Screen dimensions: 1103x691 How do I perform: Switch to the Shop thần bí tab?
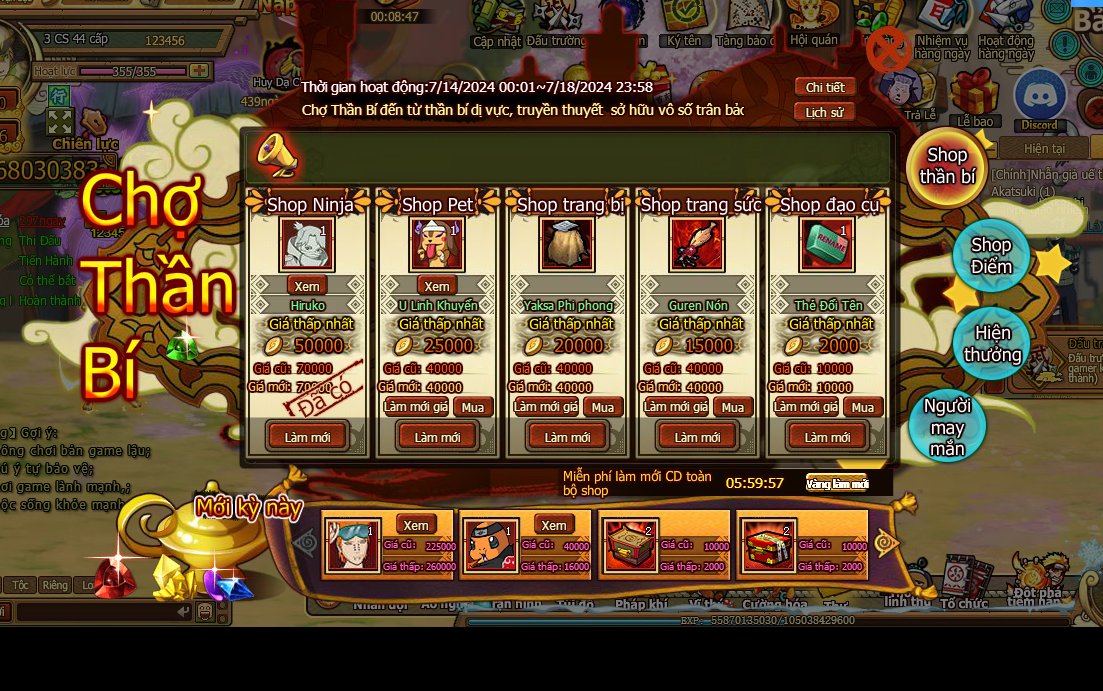[946, 167]
